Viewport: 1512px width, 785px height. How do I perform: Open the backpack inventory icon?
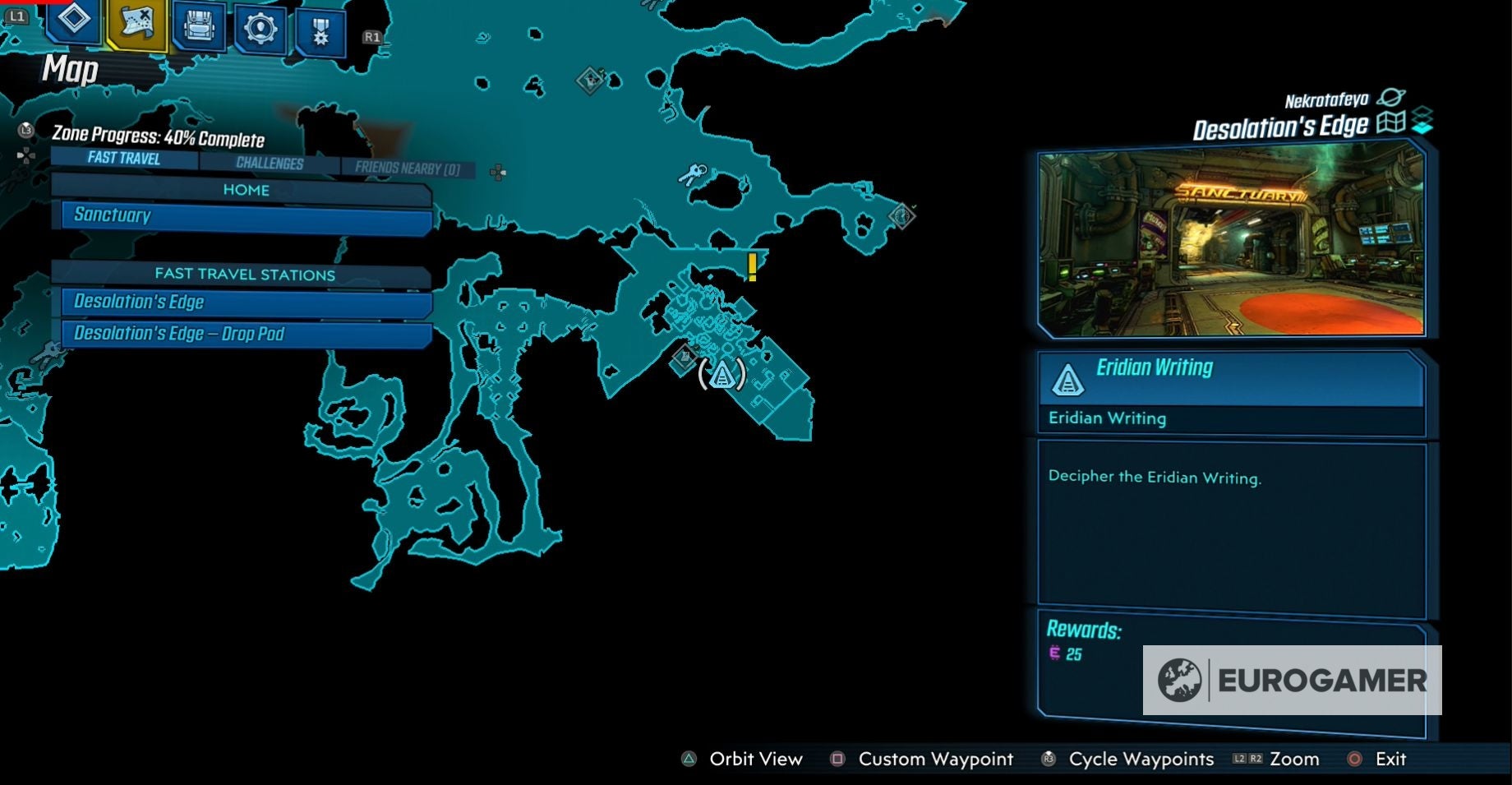click(x=197, y=25)
